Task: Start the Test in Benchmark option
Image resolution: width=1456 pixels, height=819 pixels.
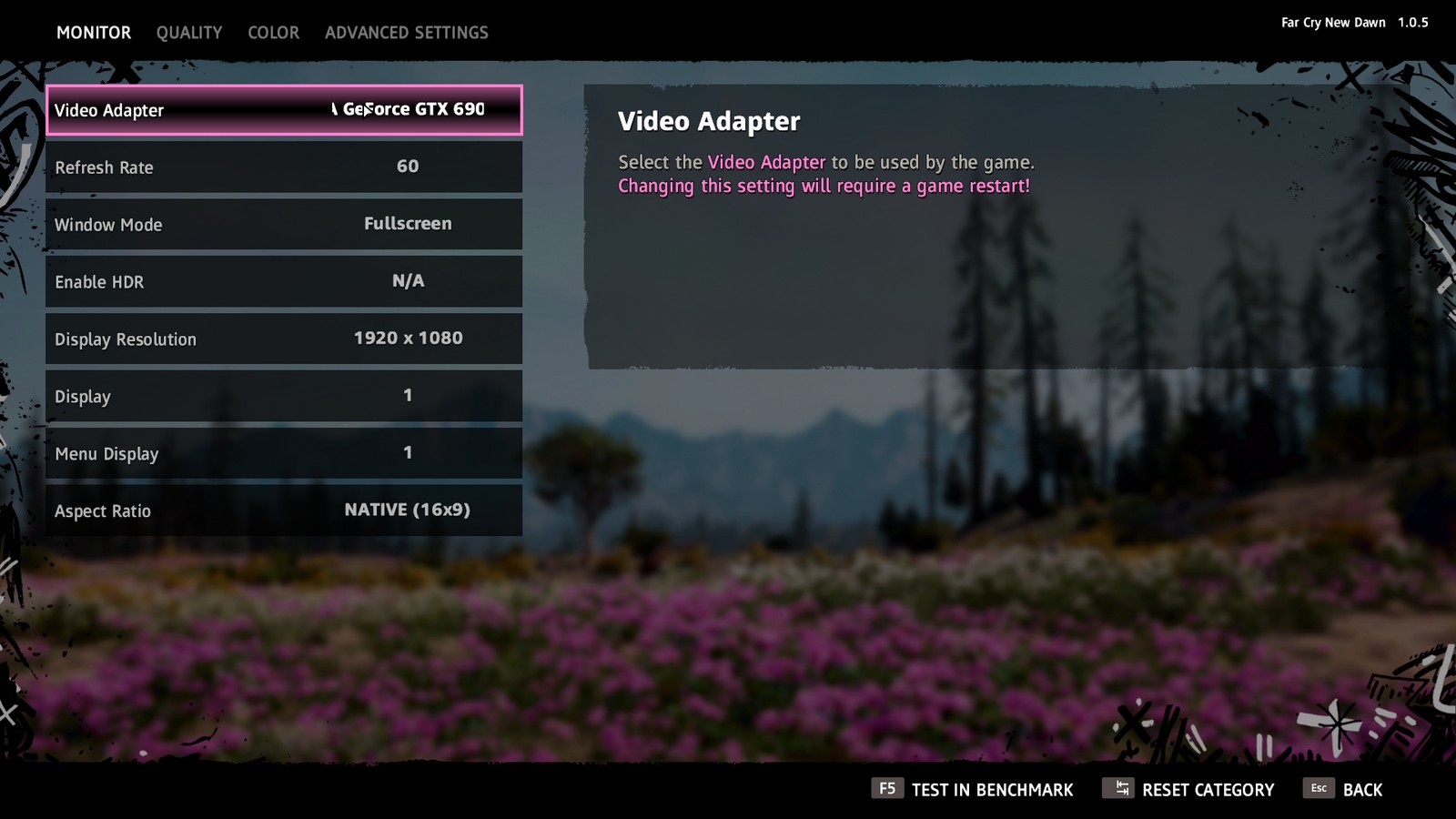Action: point(974,789)
